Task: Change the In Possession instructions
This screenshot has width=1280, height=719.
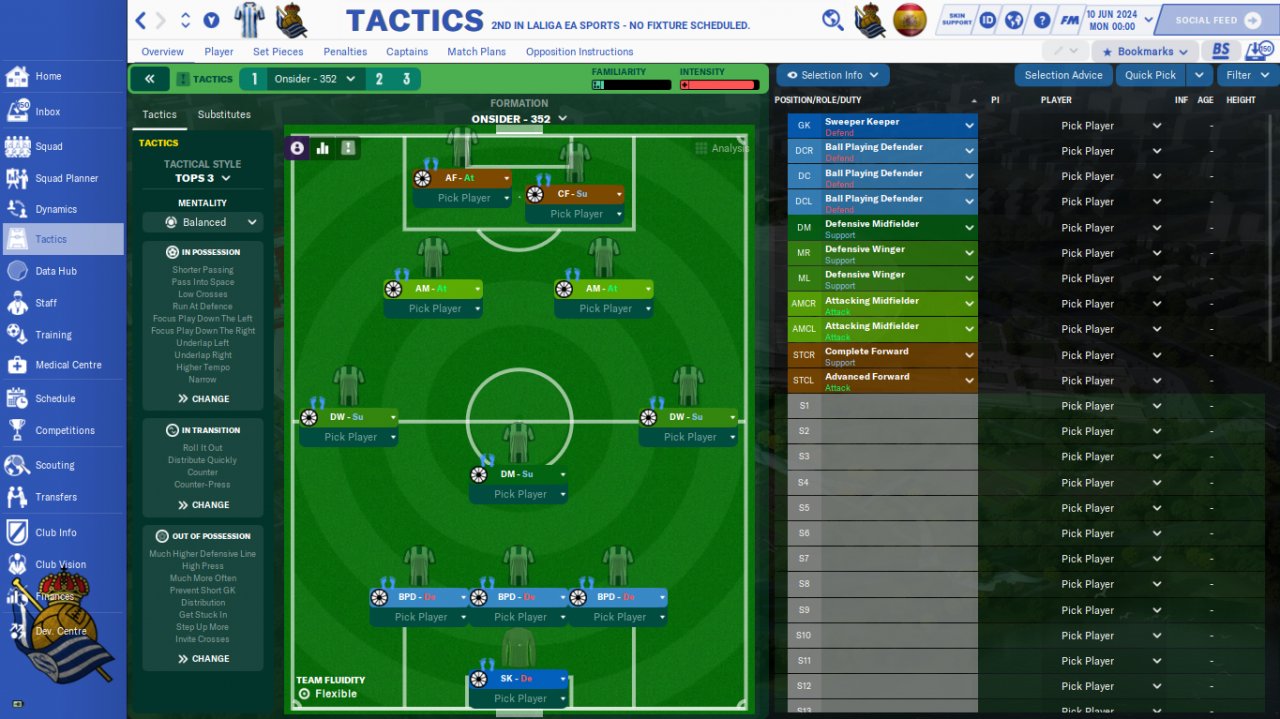Action: coord(203,399)
